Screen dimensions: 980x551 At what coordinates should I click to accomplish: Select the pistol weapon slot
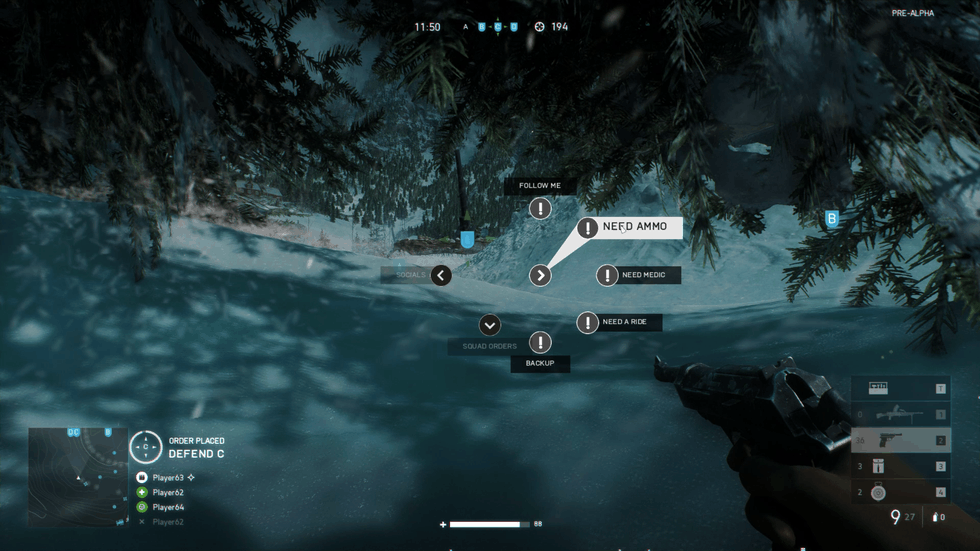900,440
